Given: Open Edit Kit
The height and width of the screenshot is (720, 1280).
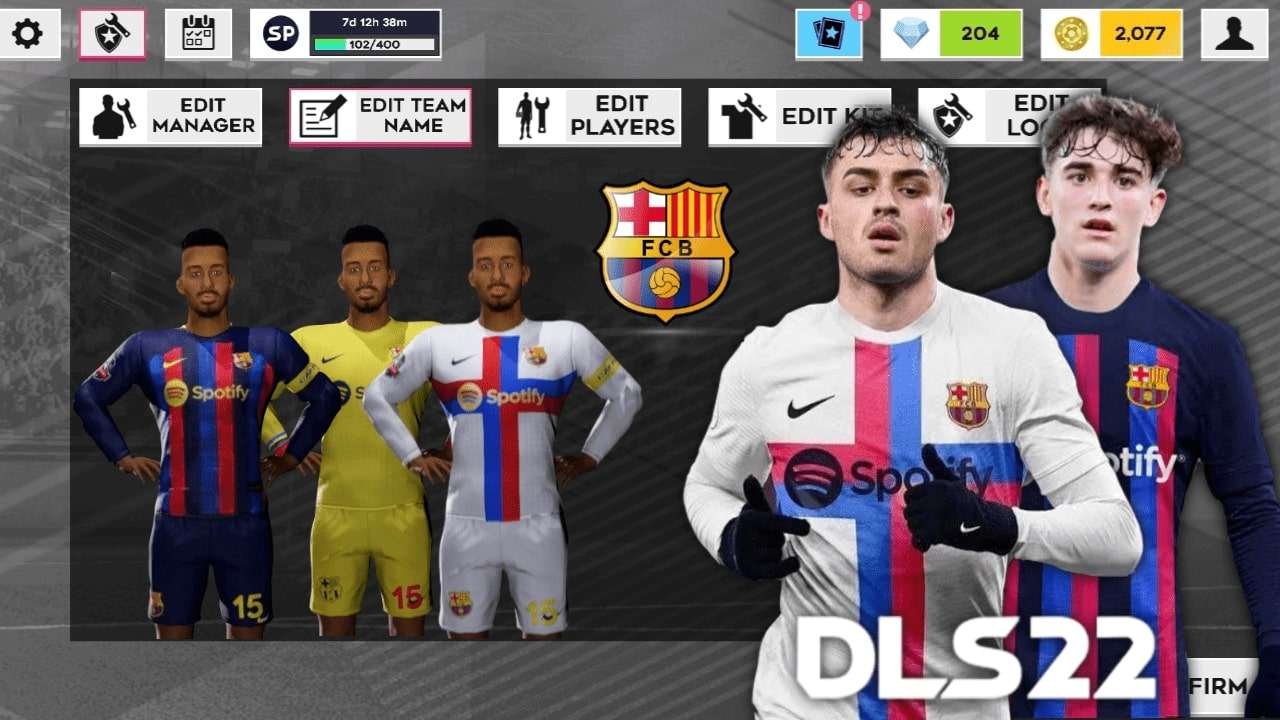Looking at the screenshot, I should click(799, 115).
